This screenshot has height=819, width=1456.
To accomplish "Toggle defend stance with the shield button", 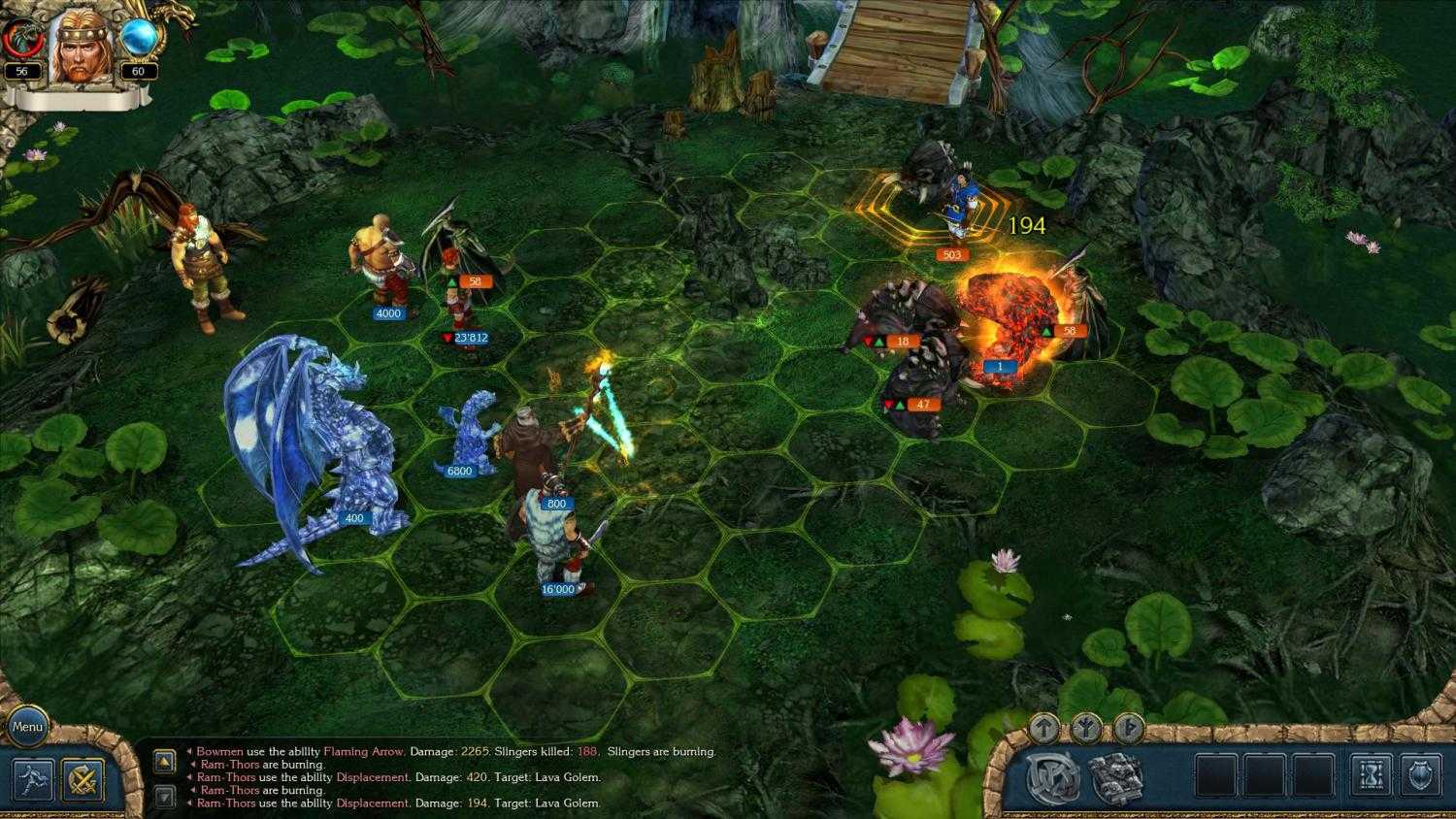I will pos(1420,776).
